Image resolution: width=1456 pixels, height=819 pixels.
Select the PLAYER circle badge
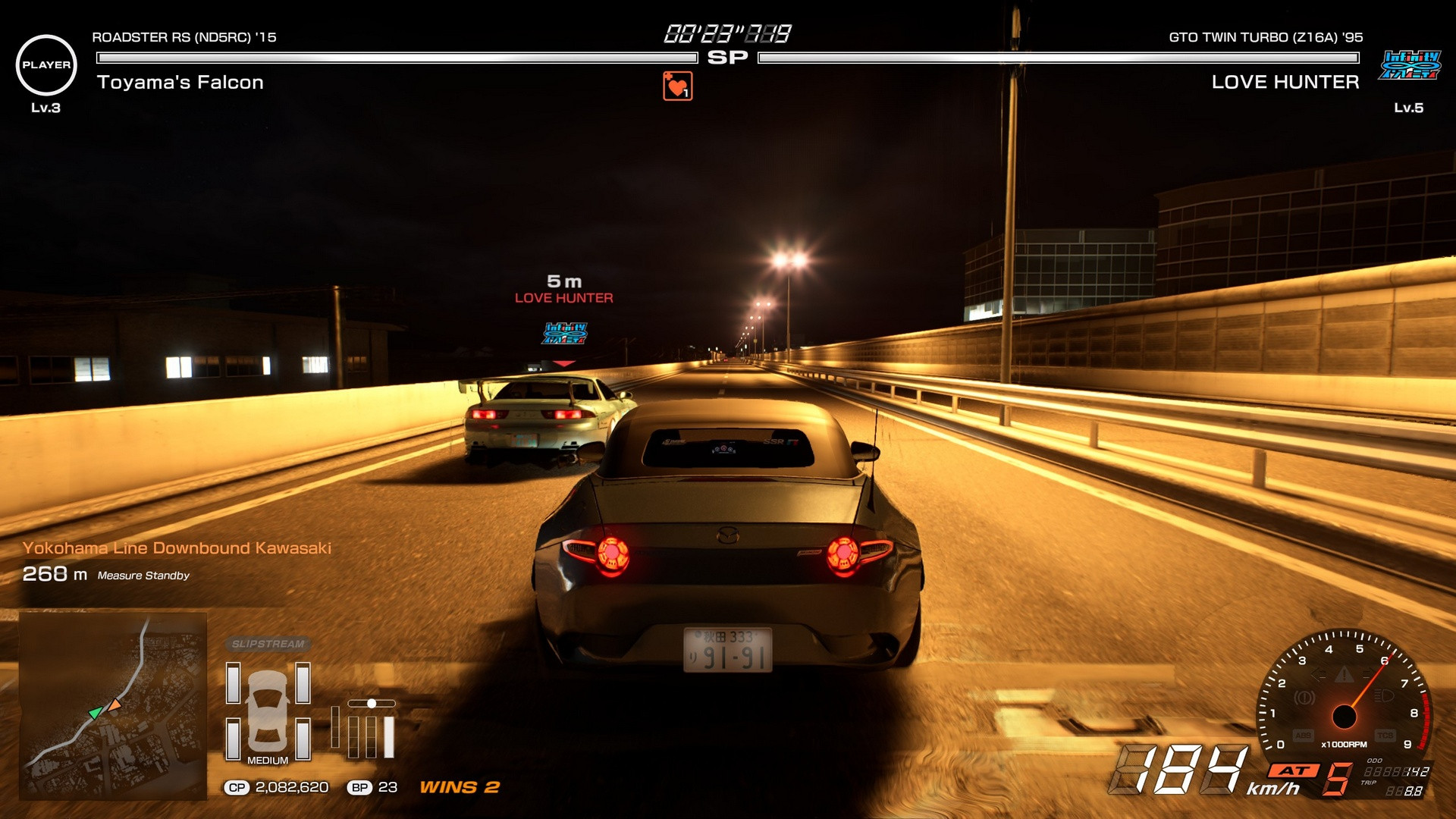[46, 65]
